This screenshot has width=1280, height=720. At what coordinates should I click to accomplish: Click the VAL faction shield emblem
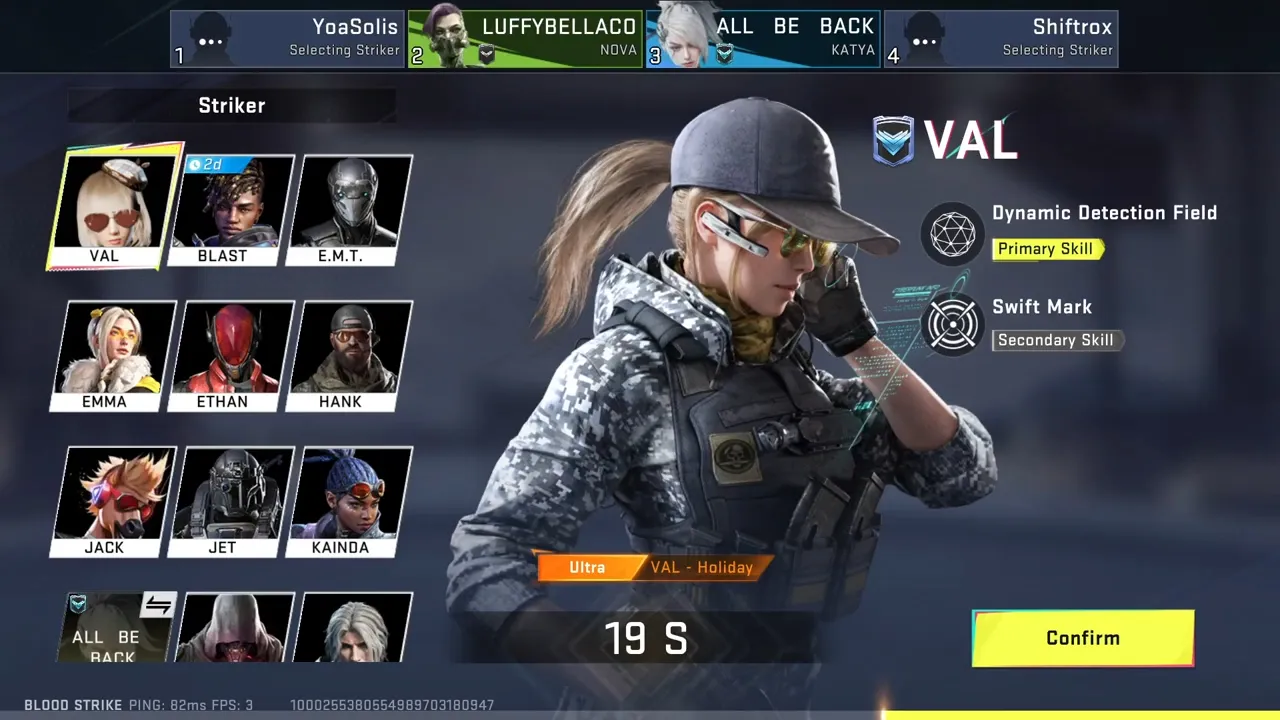(893, 140)
